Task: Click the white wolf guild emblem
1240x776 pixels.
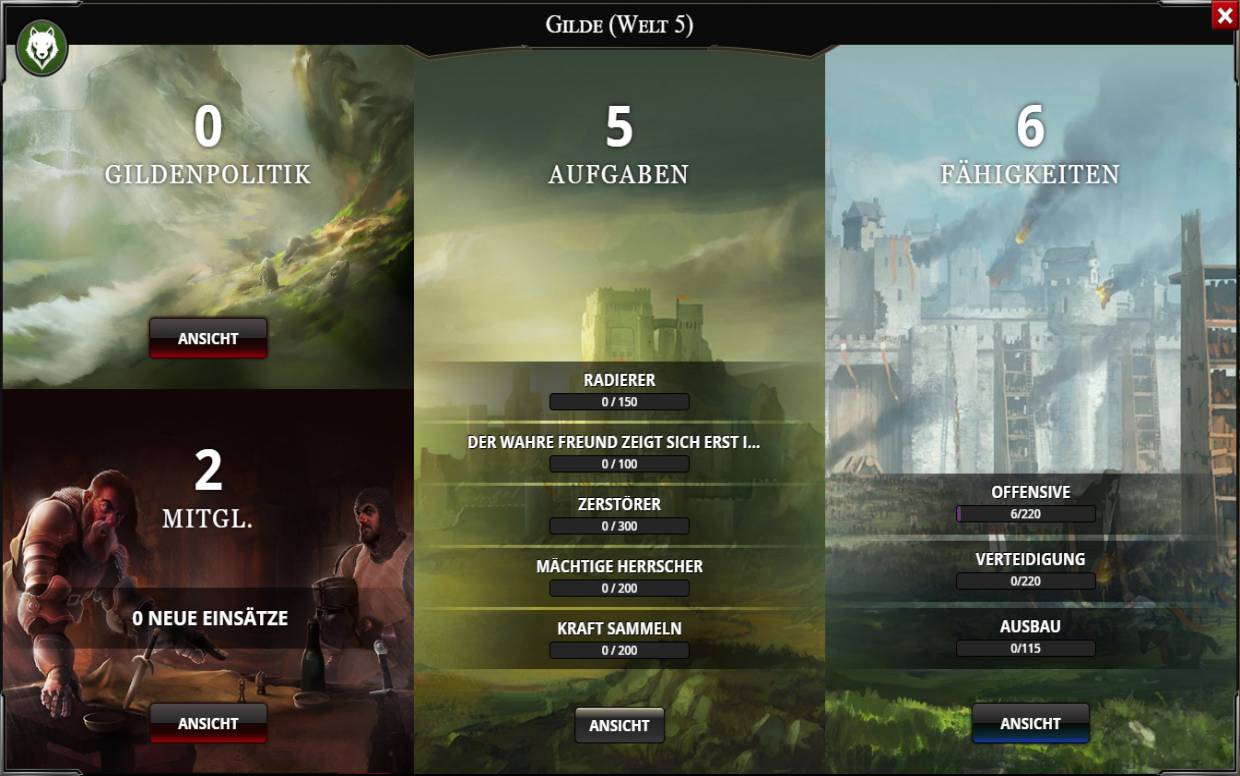Action: pyautogui.click(x=42, y=49)
